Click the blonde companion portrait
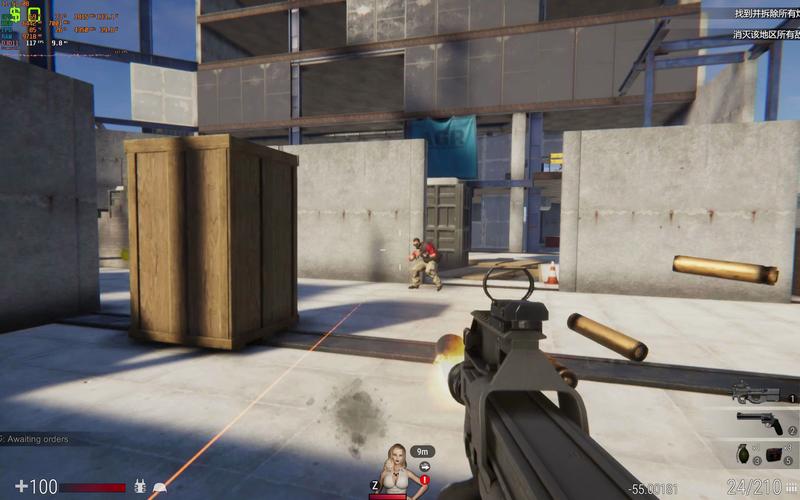The image size is (800, 500). pos(397,468)
